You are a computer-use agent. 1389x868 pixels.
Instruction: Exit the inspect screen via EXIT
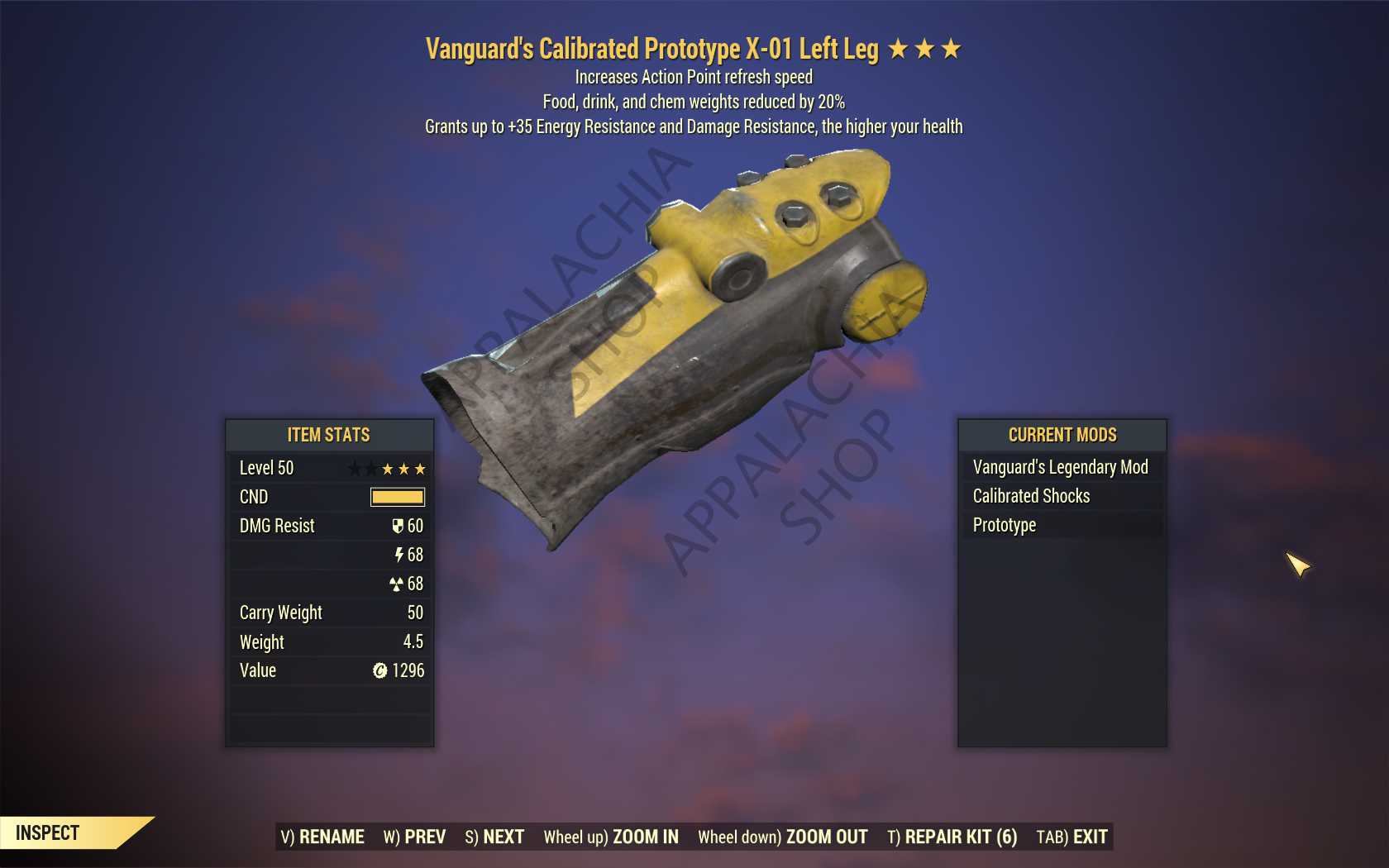pos(1072,837)
